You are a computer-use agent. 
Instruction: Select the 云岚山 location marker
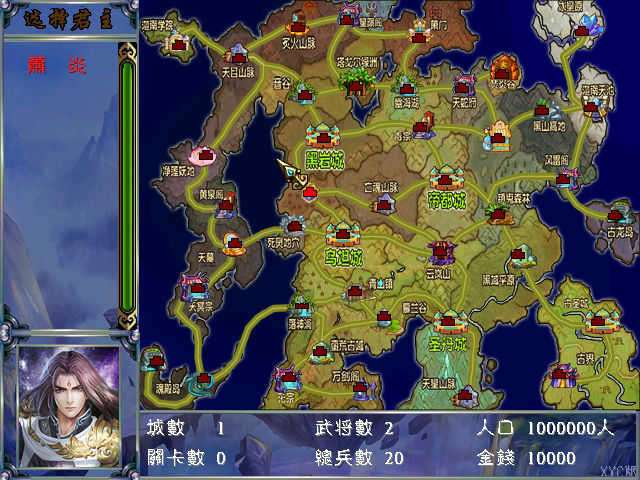(440, 252)
